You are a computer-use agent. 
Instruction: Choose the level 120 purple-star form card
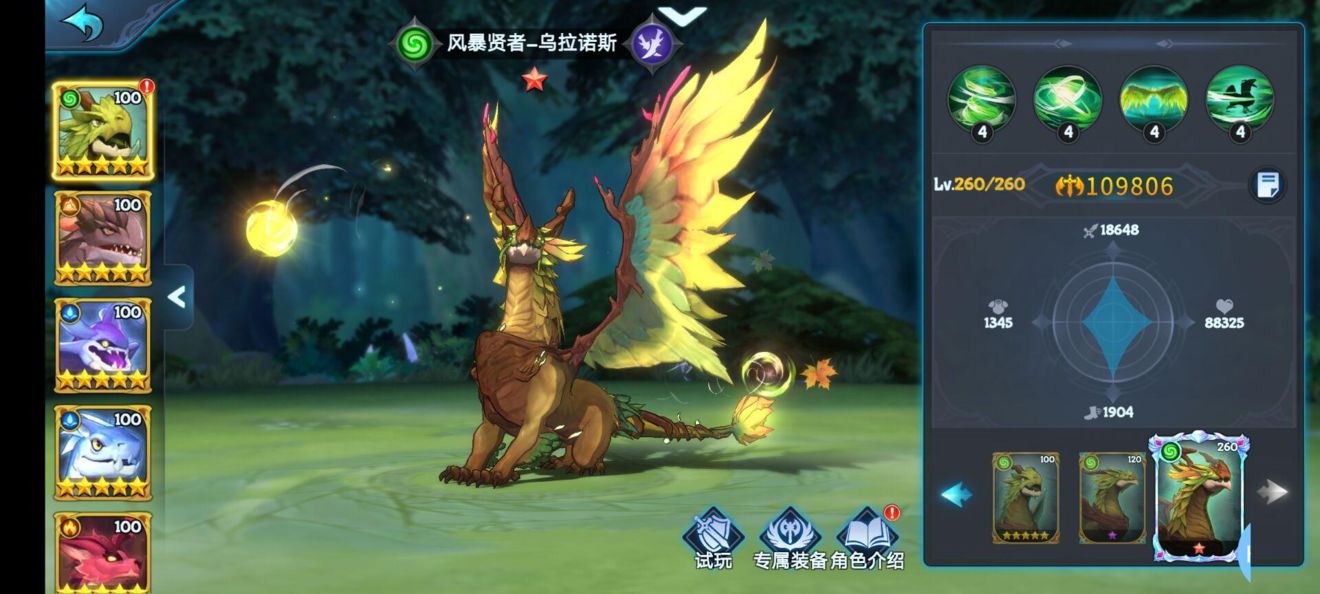pos(1112,497)
